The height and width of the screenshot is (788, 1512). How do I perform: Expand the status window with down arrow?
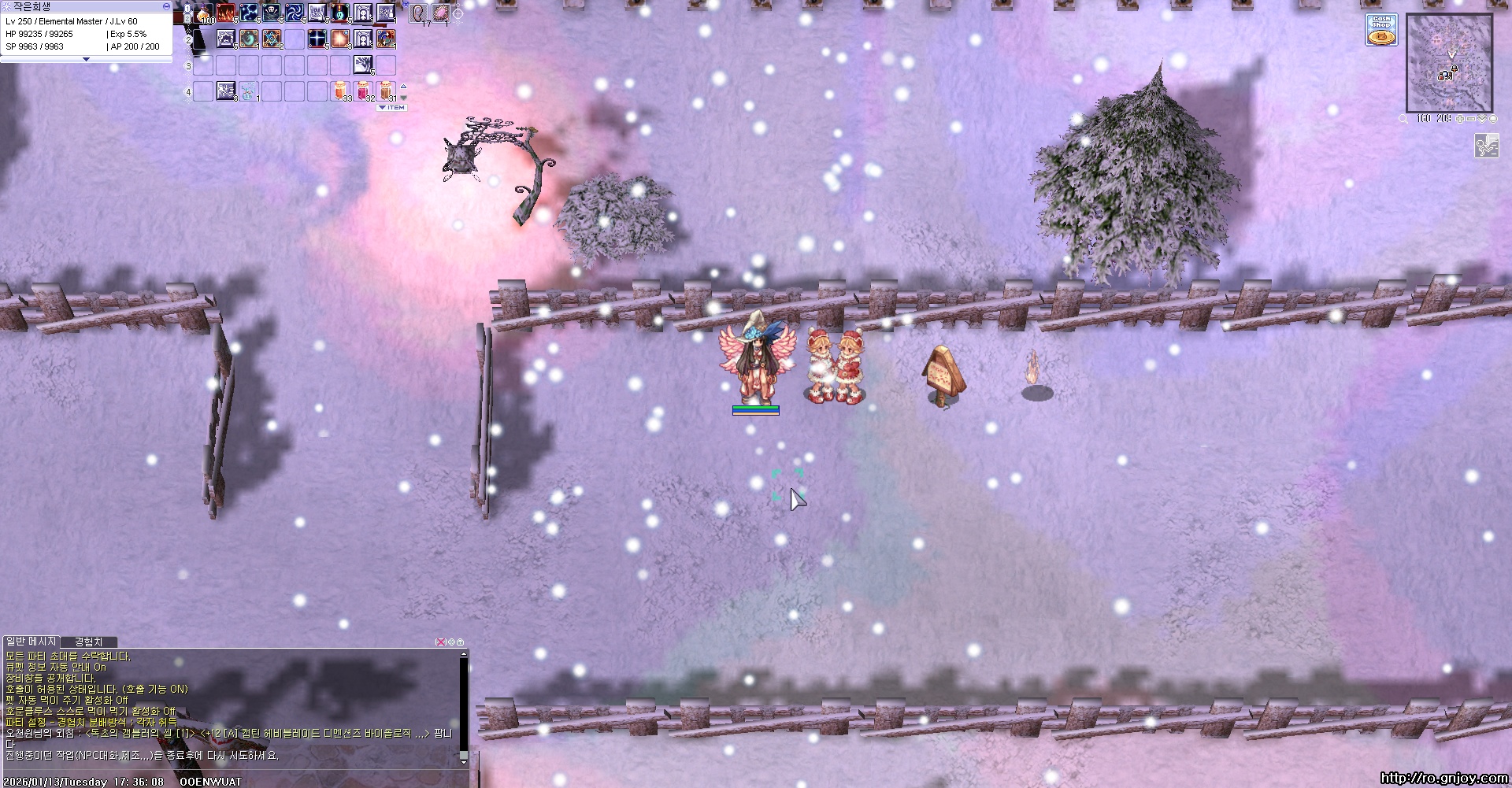click(86, 59)
